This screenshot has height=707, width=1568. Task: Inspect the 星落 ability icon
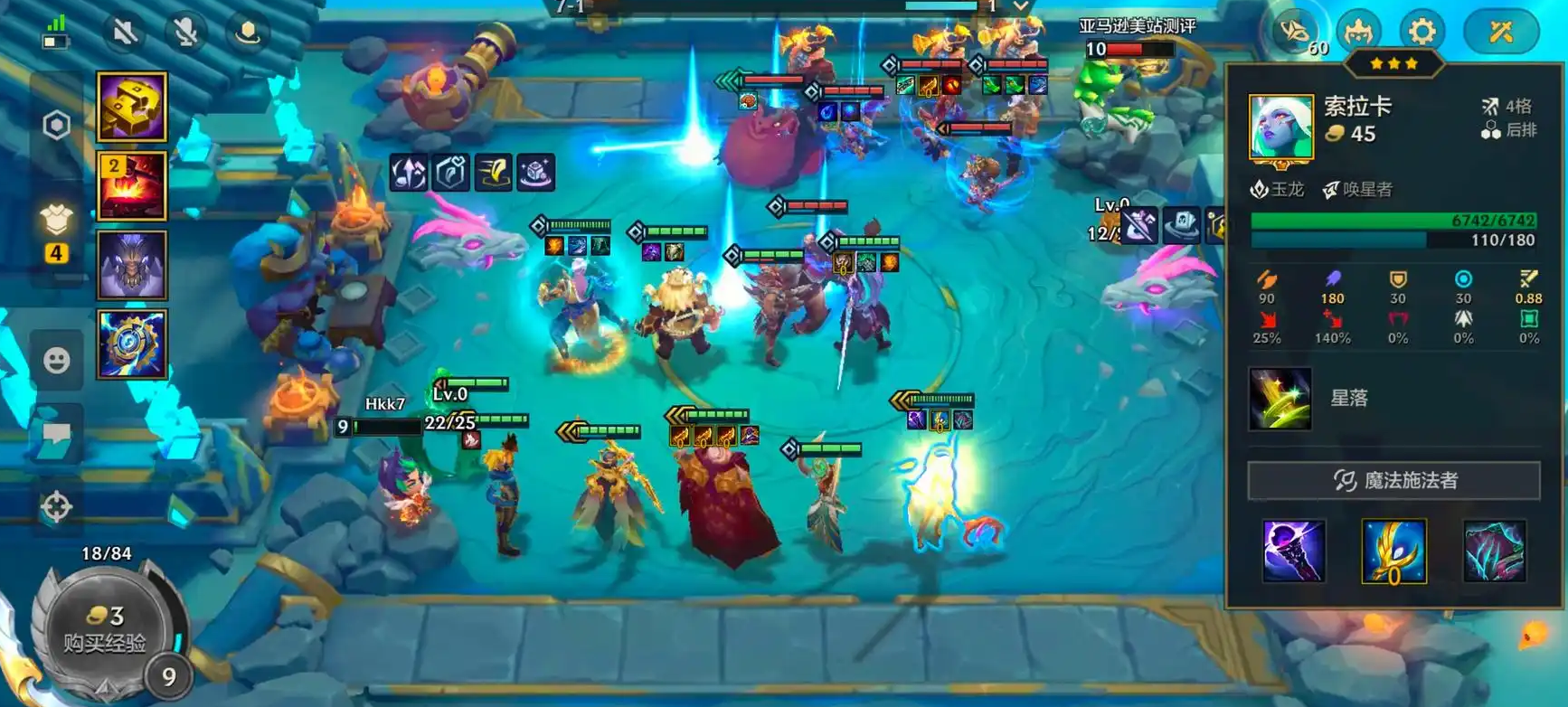(1280, 398)
